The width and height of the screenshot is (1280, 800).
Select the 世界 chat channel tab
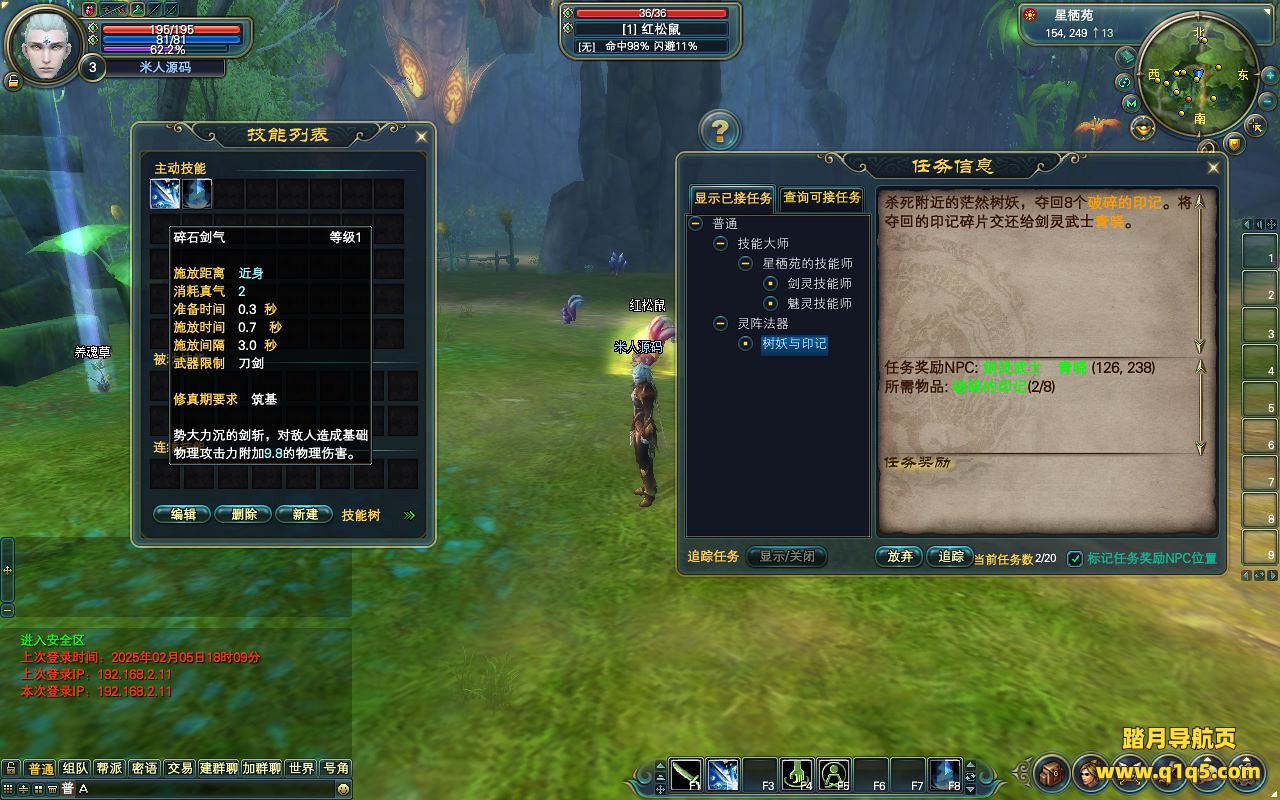point(301,768)
